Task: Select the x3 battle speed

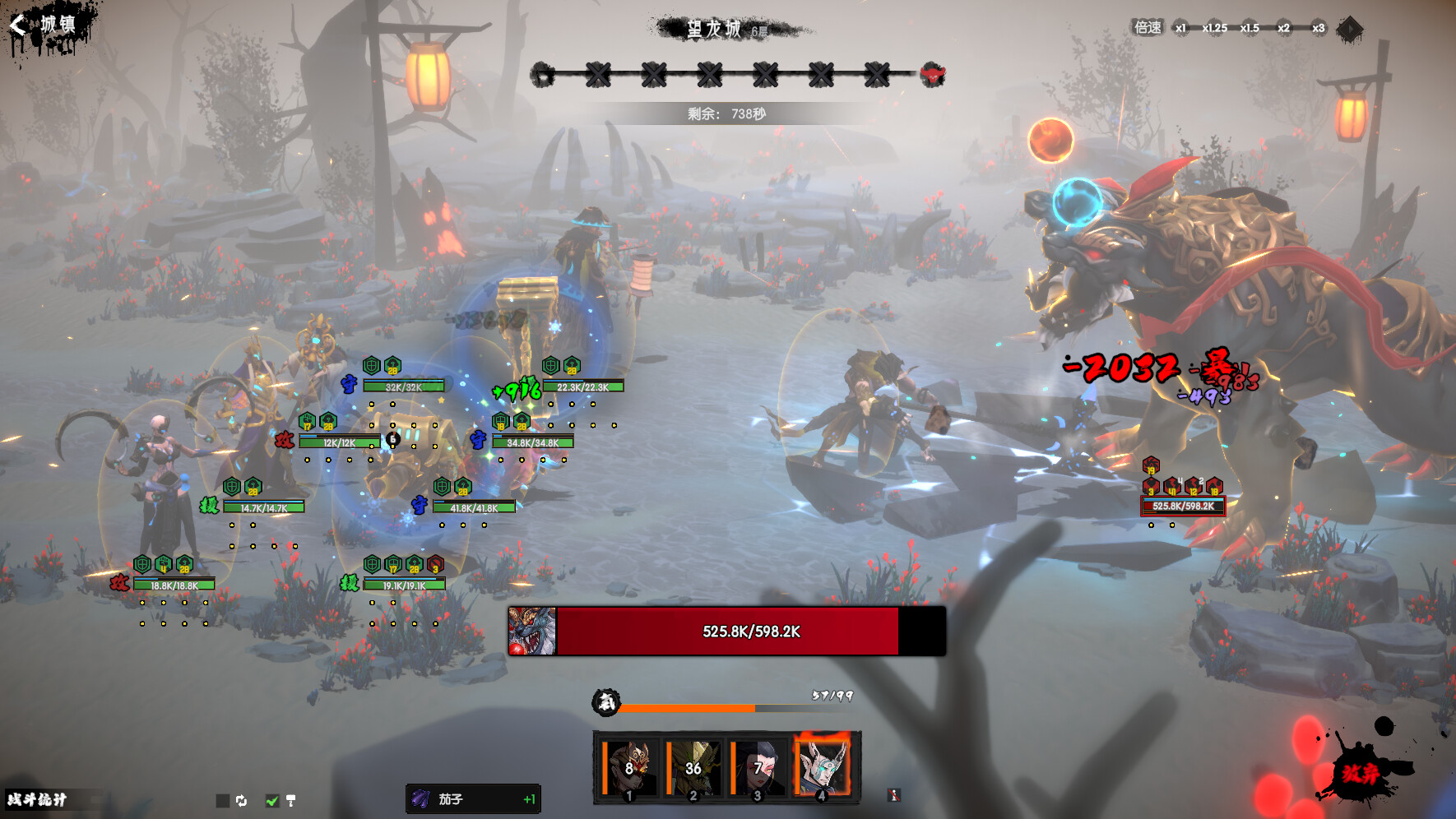Action: coord(1318,28)
